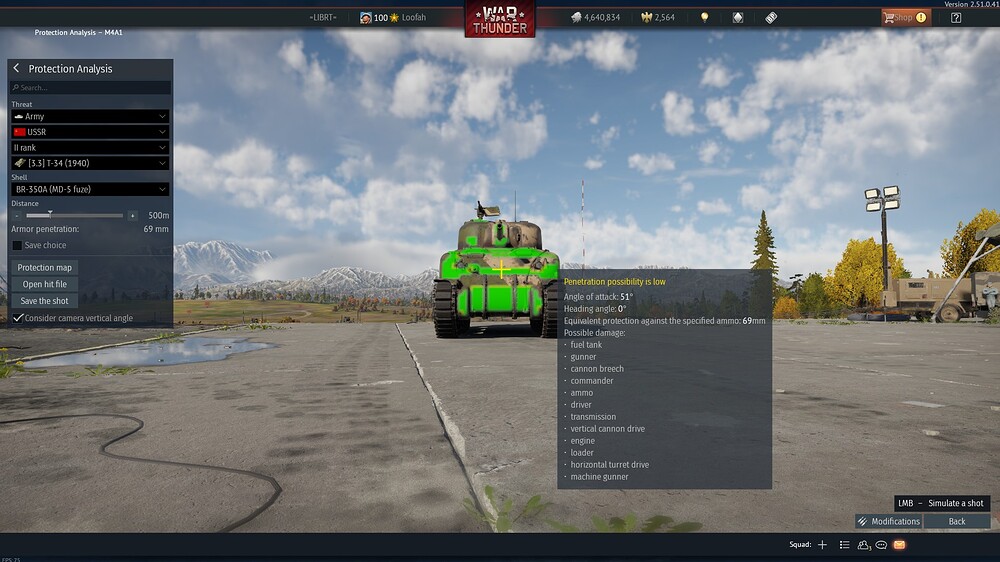This screenshot has width=1000, height=562.
Task: Open the BR-350A shell dropdown
Action: pos(90,189)
